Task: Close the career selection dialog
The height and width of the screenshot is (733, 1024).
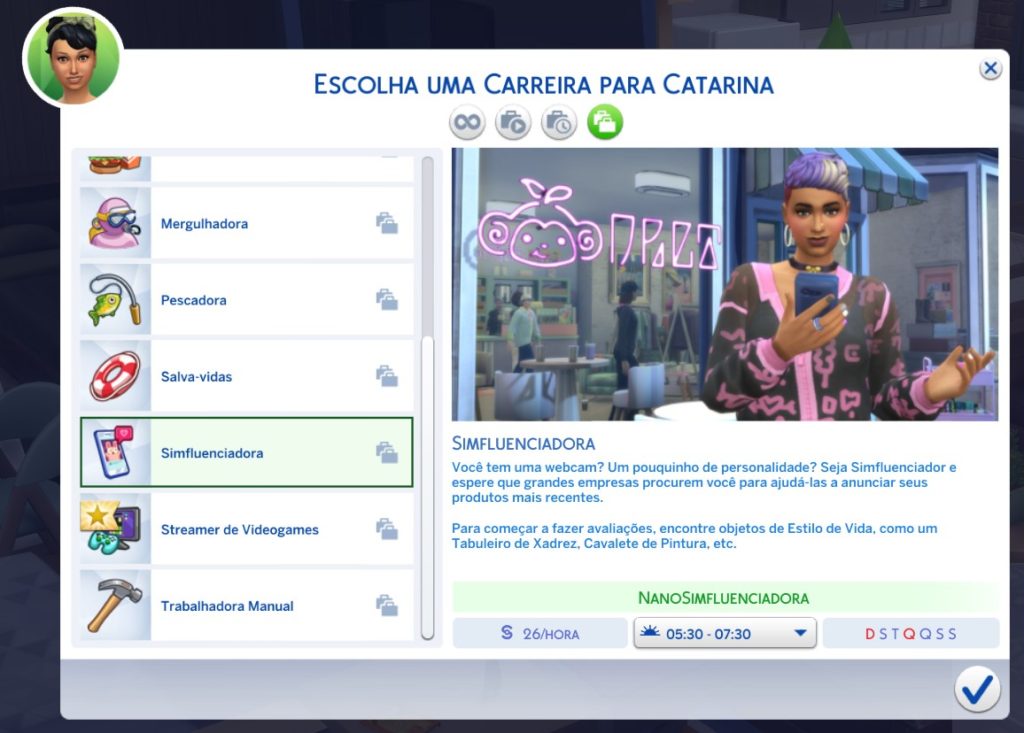Action: 990,69
